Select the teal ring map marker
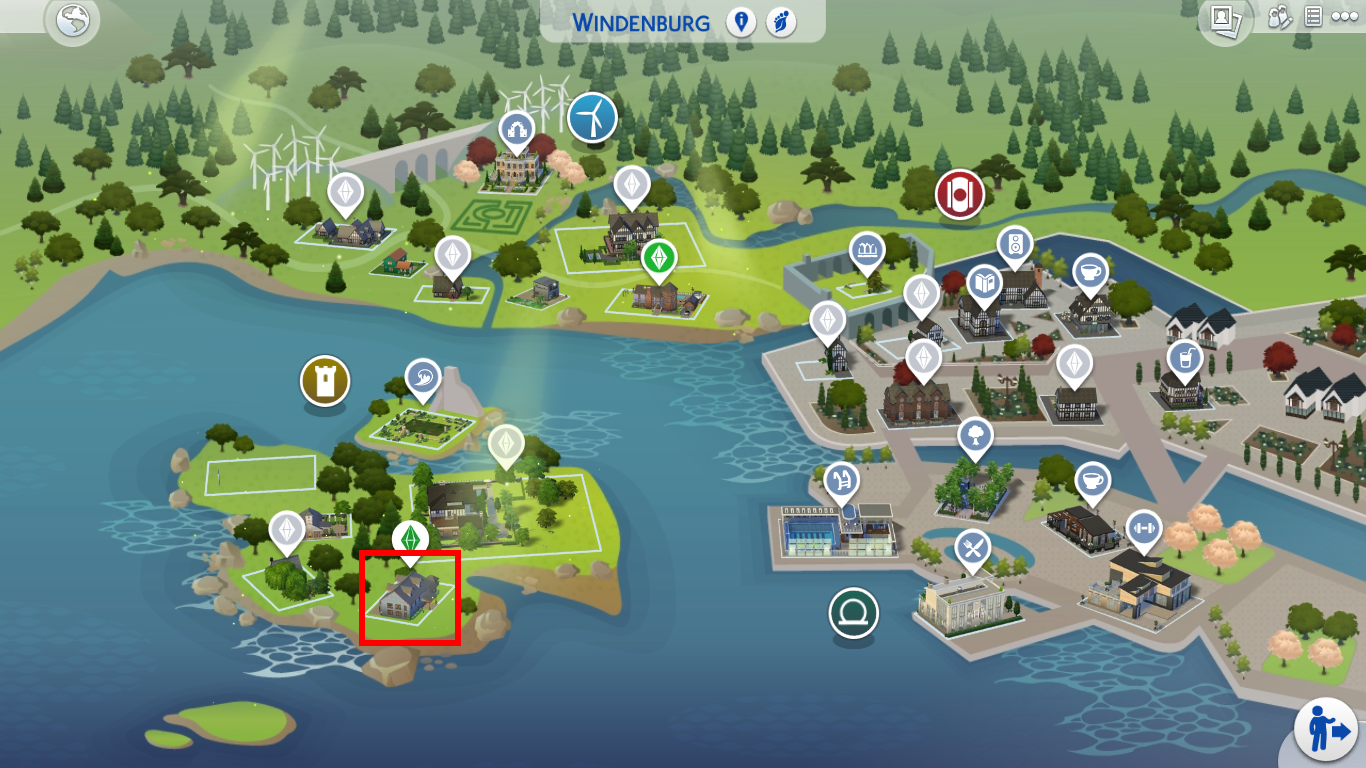 pos(853,612)
